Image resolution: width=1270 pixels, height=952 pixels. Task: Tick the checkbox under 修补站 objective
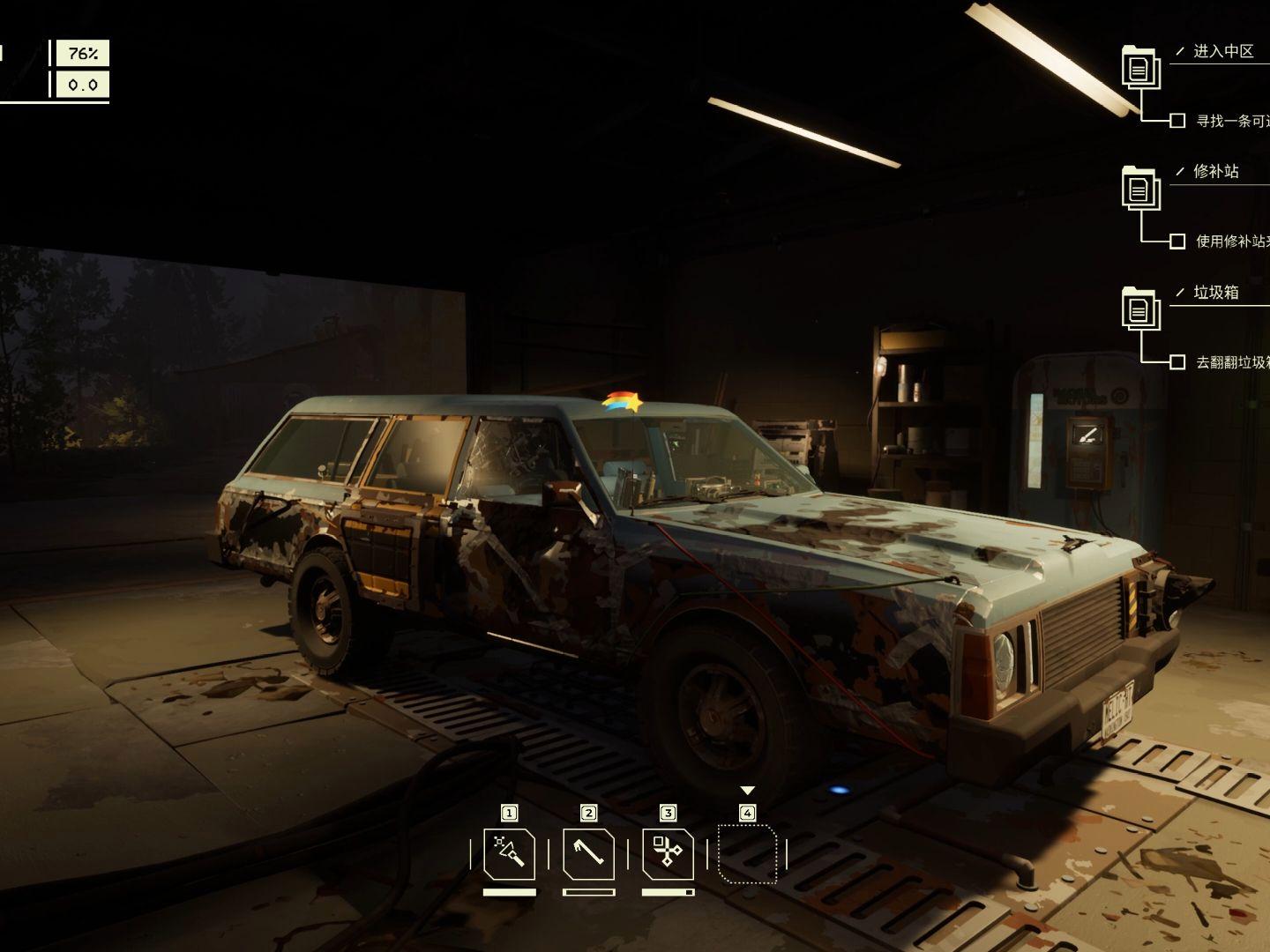click(x=1177, y=241)
